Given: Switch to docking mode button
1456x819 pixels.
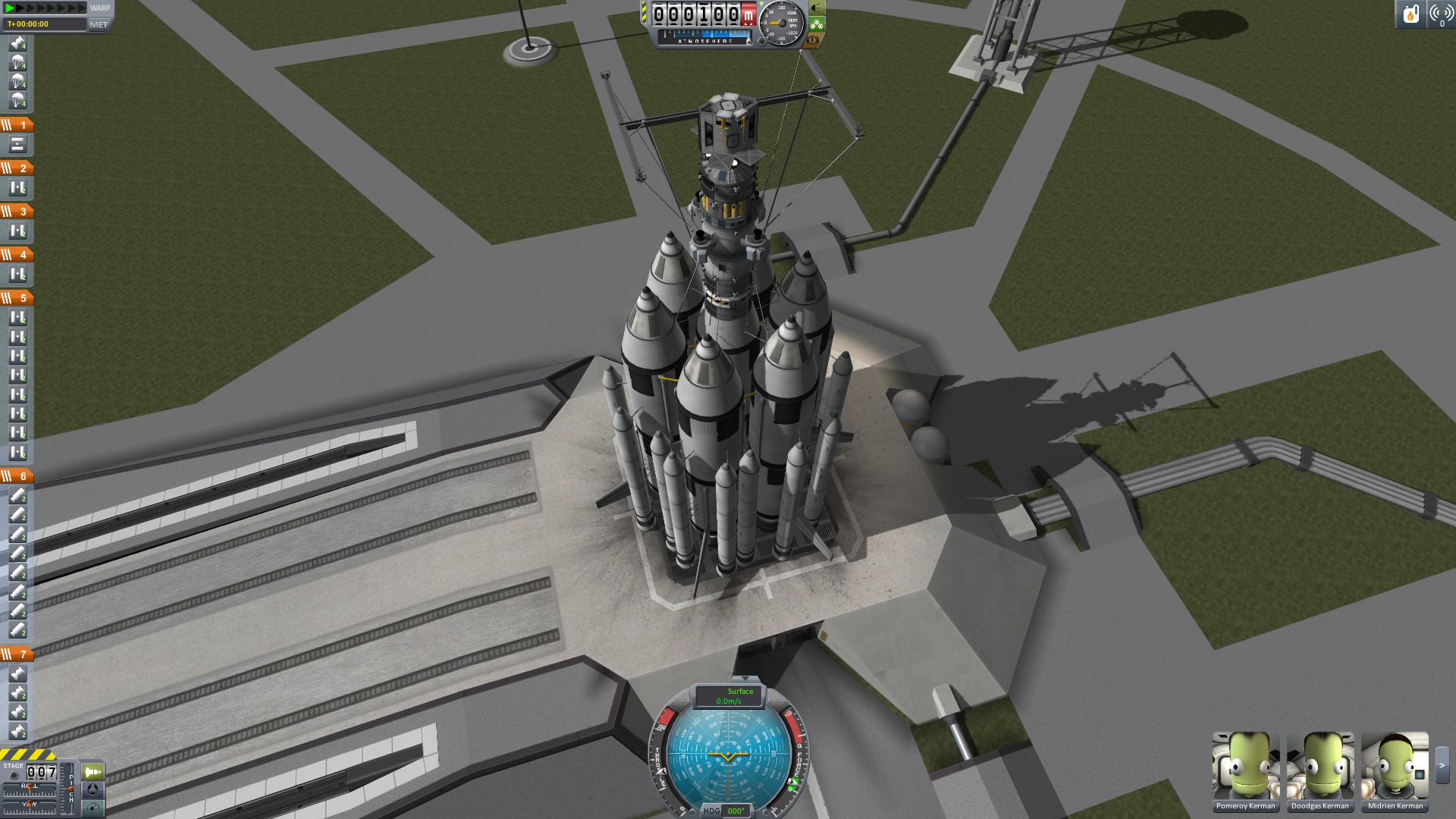Looking at the screenshot, I should (93, 789).
